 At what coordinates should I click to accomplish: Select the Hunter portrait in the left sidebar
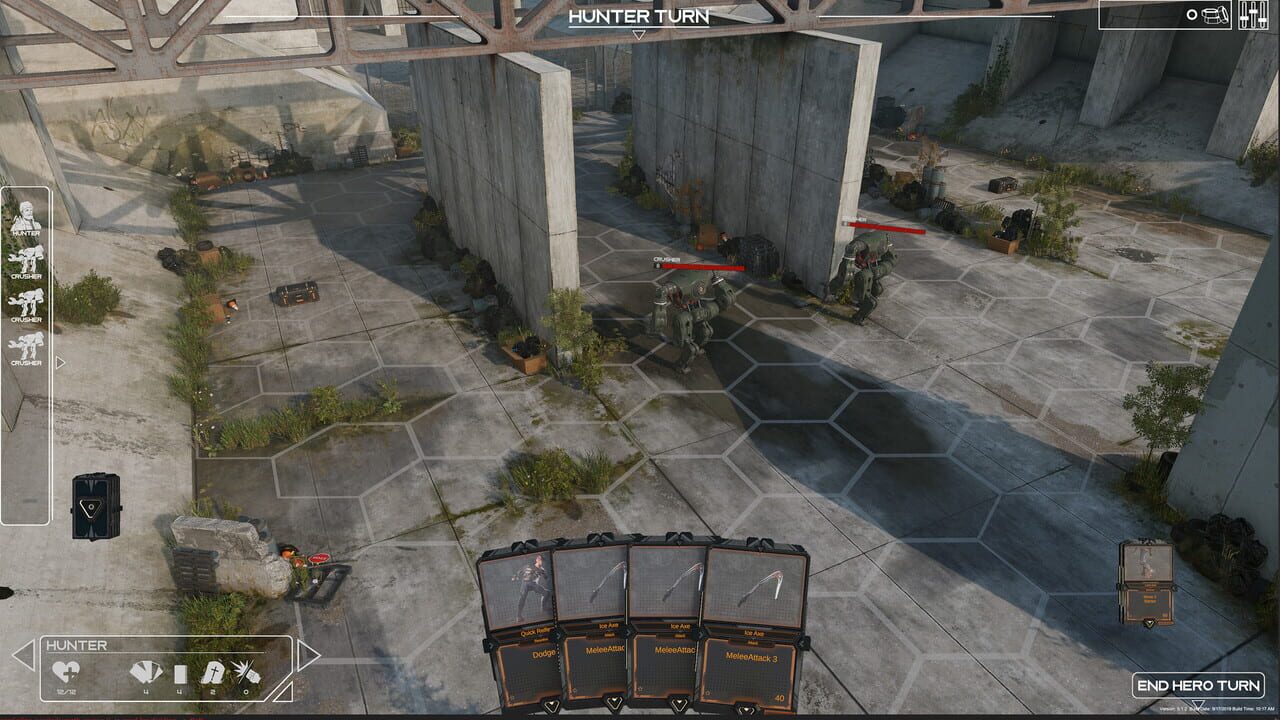[27, 215]
